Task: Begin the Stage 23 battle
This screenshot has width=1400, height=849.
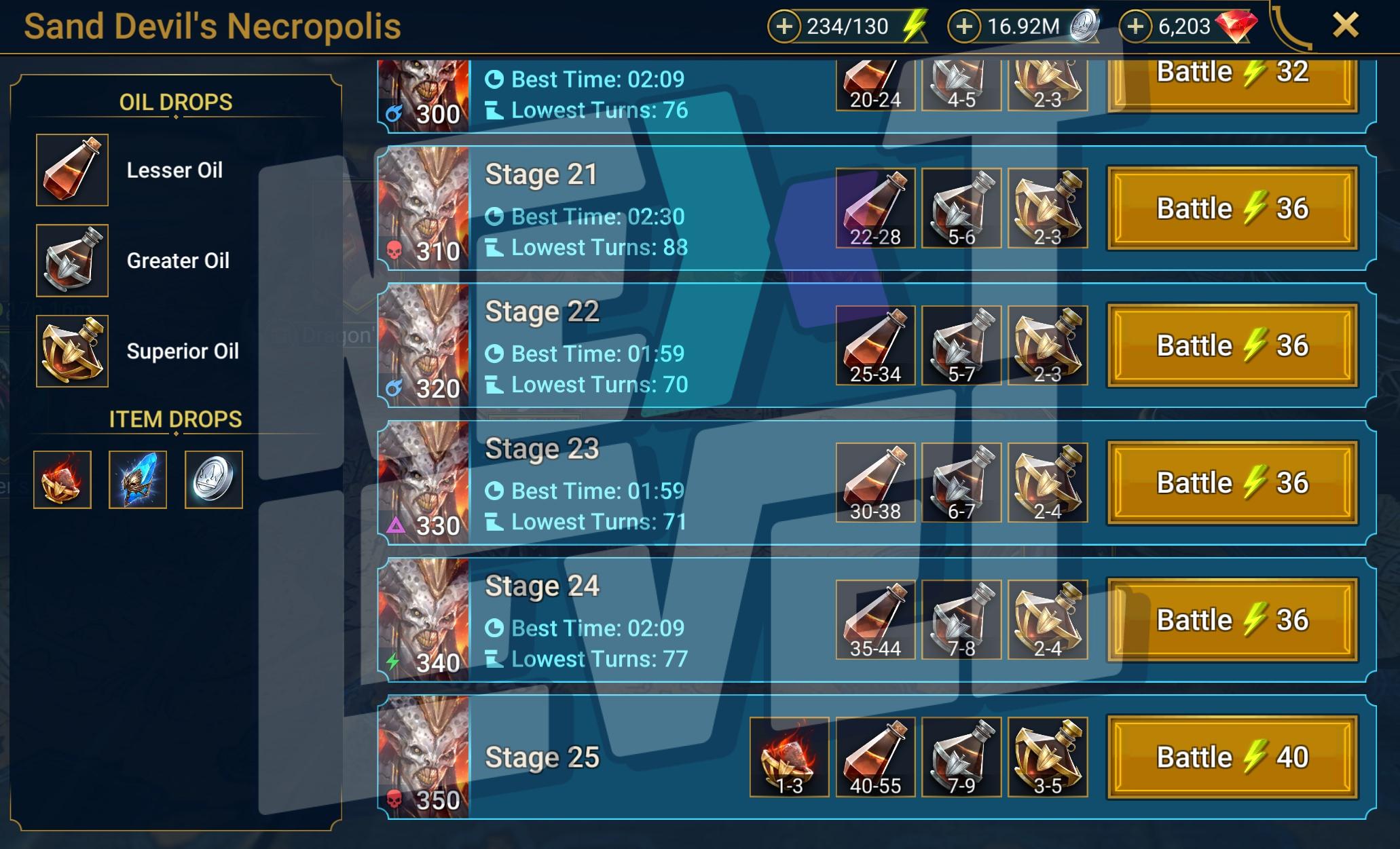Action: coord(1232,483)
